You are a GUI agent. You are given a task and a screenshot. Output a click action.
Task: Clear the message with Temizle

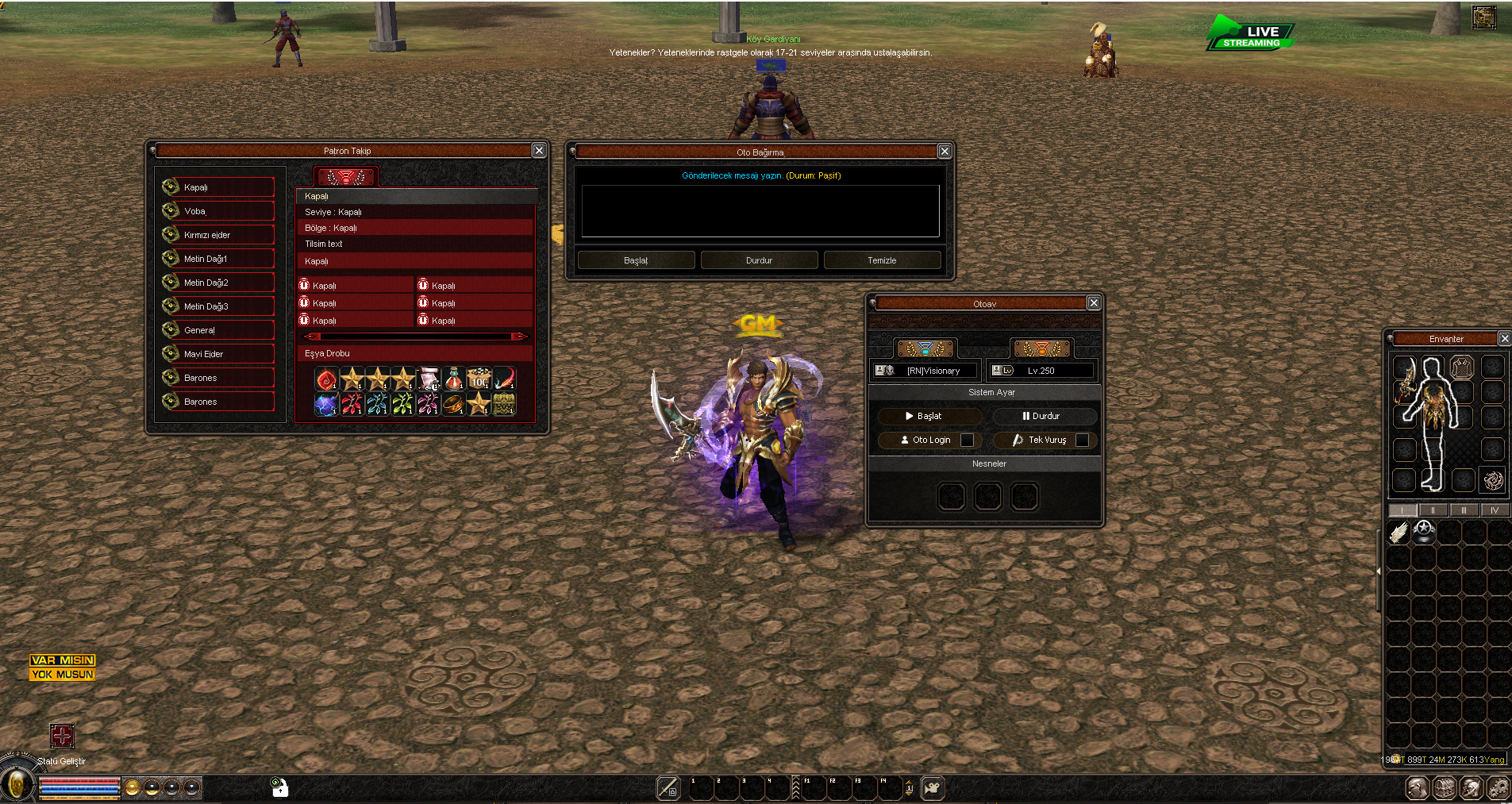(x=882, y=260)
